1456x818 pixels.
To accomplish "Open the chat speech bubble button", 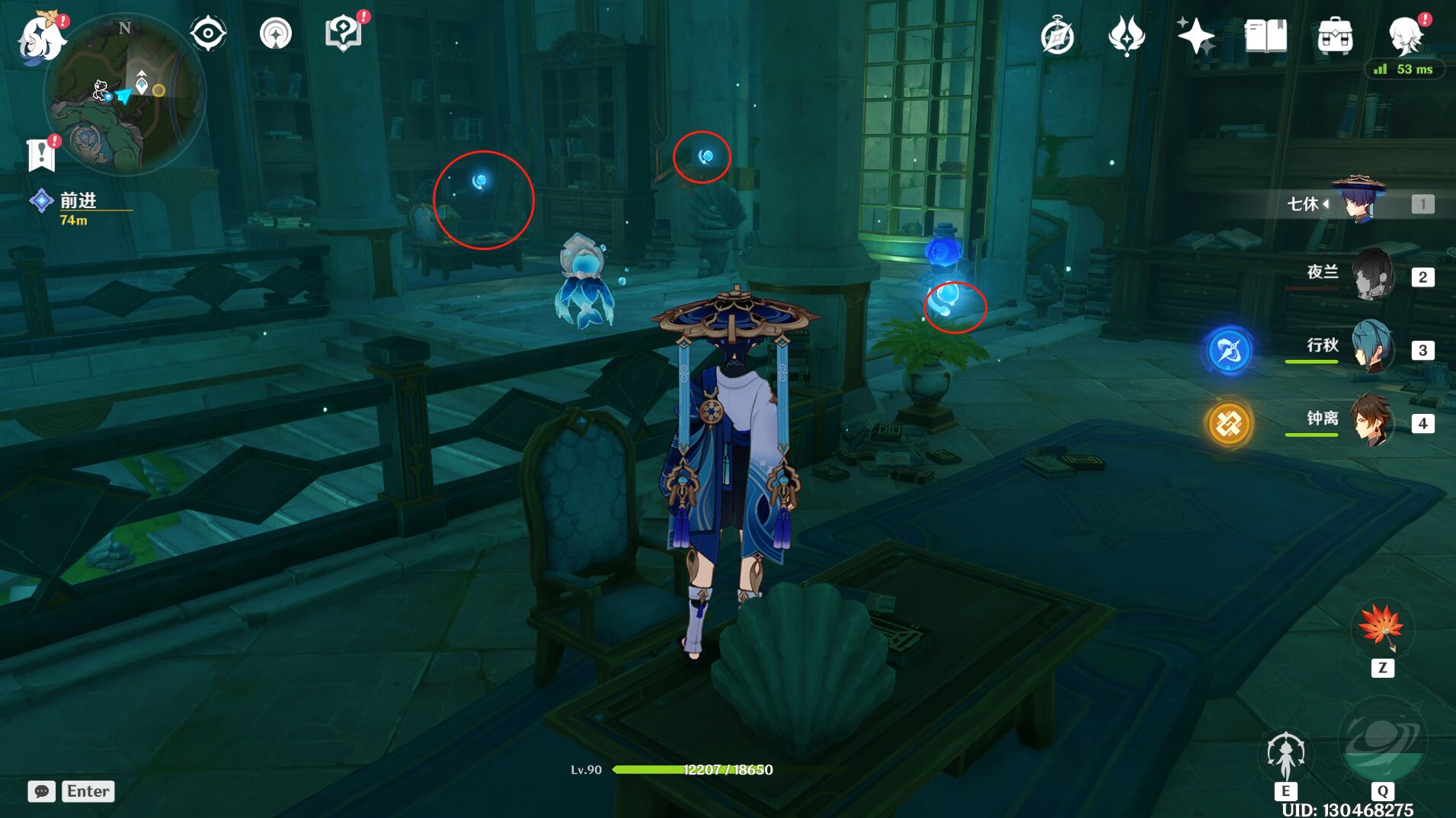I will (x=42, y=791).
